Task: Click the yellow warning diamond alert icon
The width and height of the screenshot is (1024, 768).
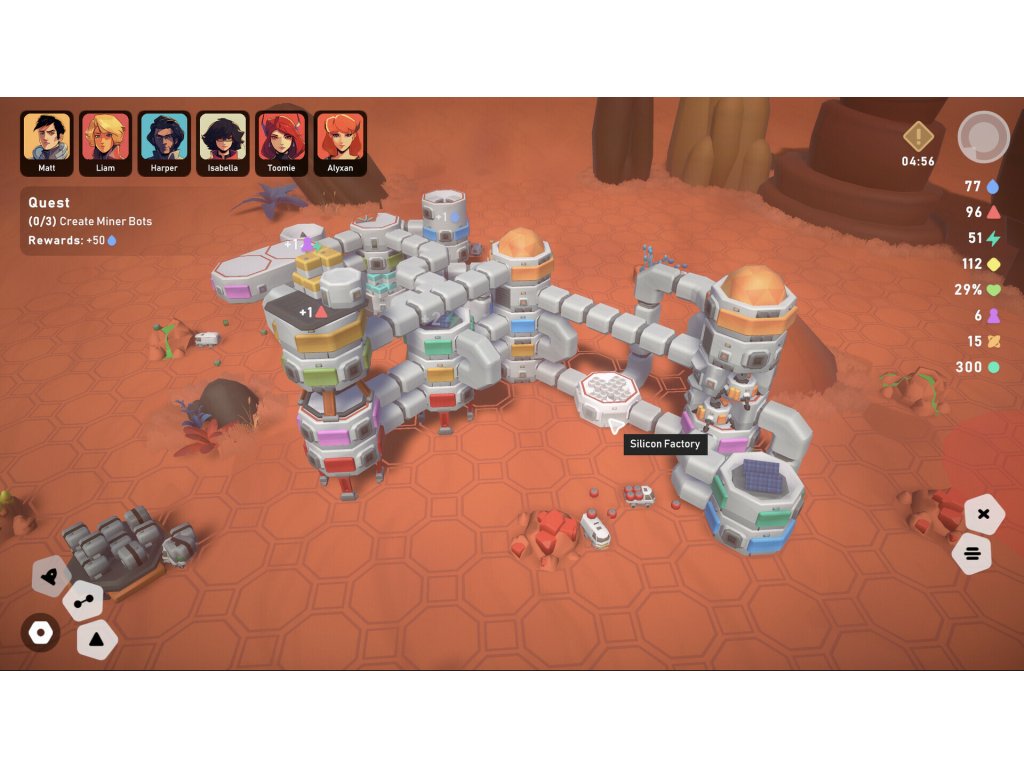Action: coord(918,136)
